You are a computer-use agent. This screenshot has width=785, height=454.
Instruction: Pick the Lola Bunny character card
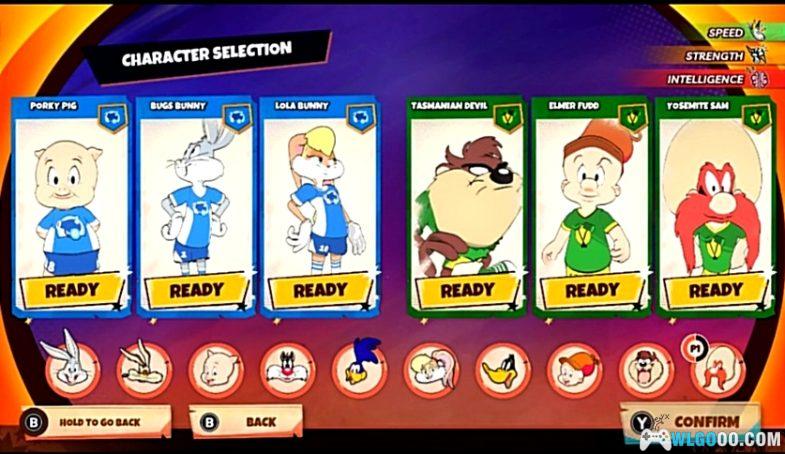(x=319, y=203)
